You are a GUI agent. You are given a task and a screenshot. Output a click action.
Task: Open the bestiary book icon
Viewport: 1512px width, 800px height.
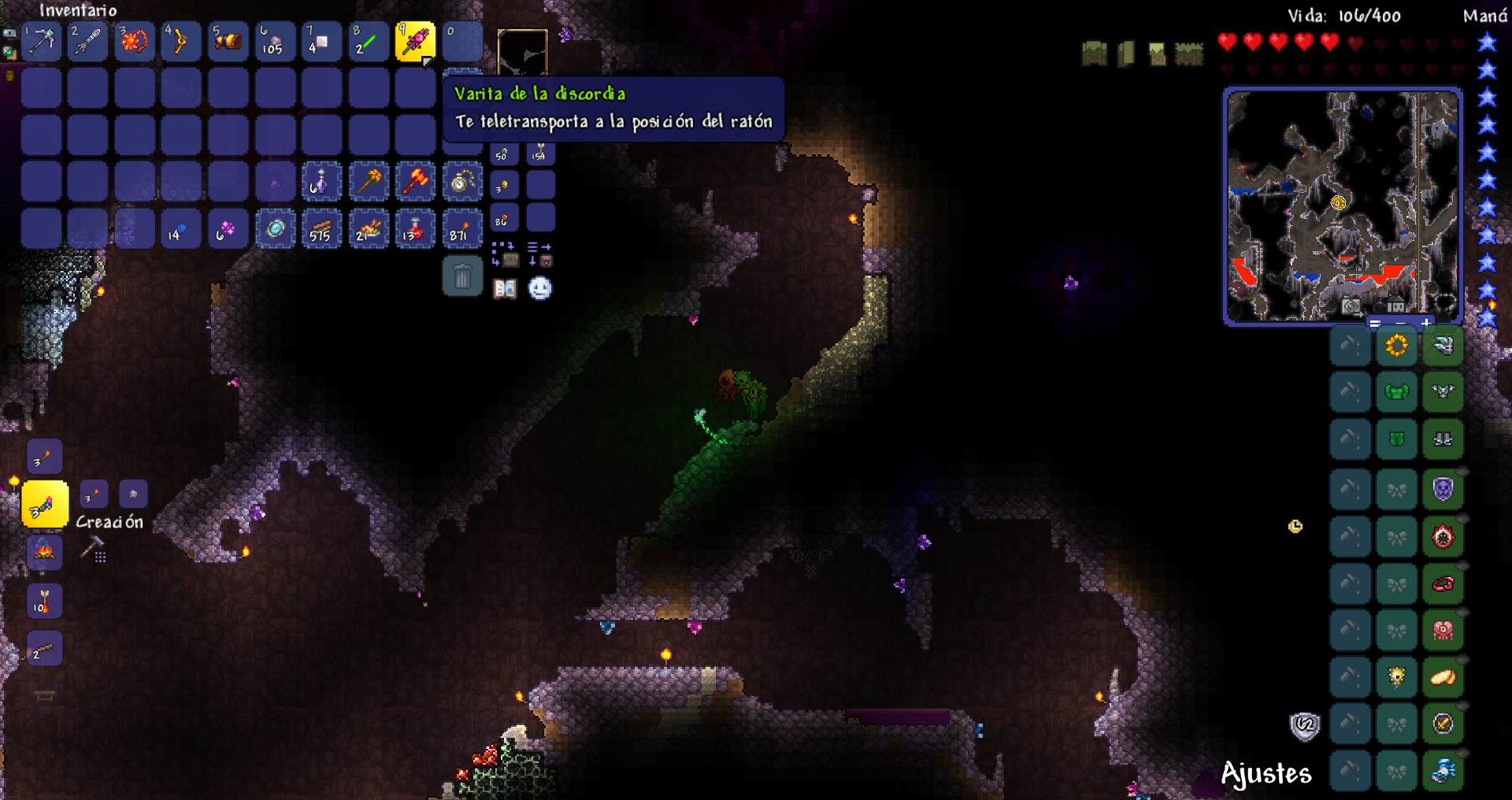point(505,289)
